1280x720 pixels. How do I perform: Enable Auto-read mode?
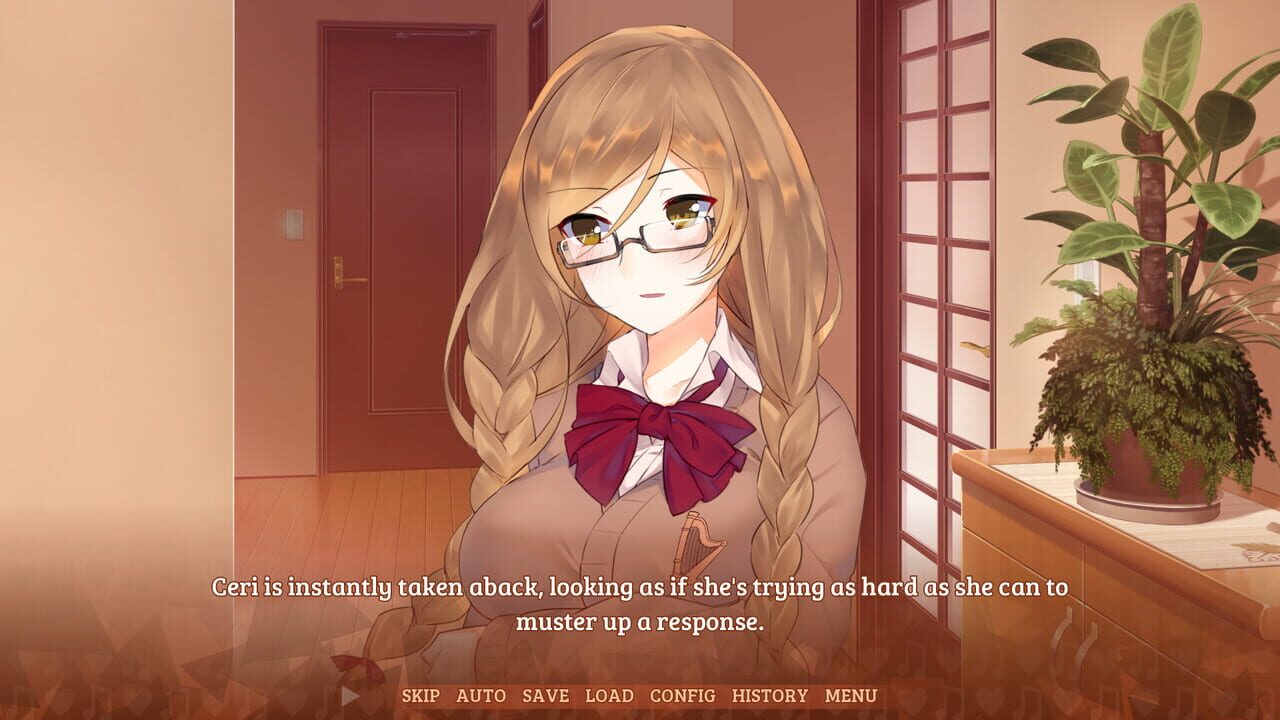pos(483,697)
